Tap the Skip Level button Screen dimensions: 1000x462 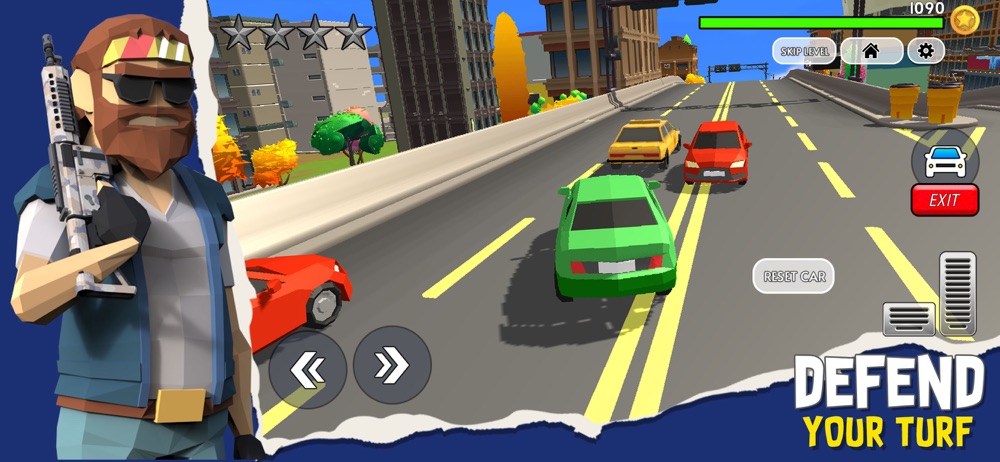coord(804,51)
